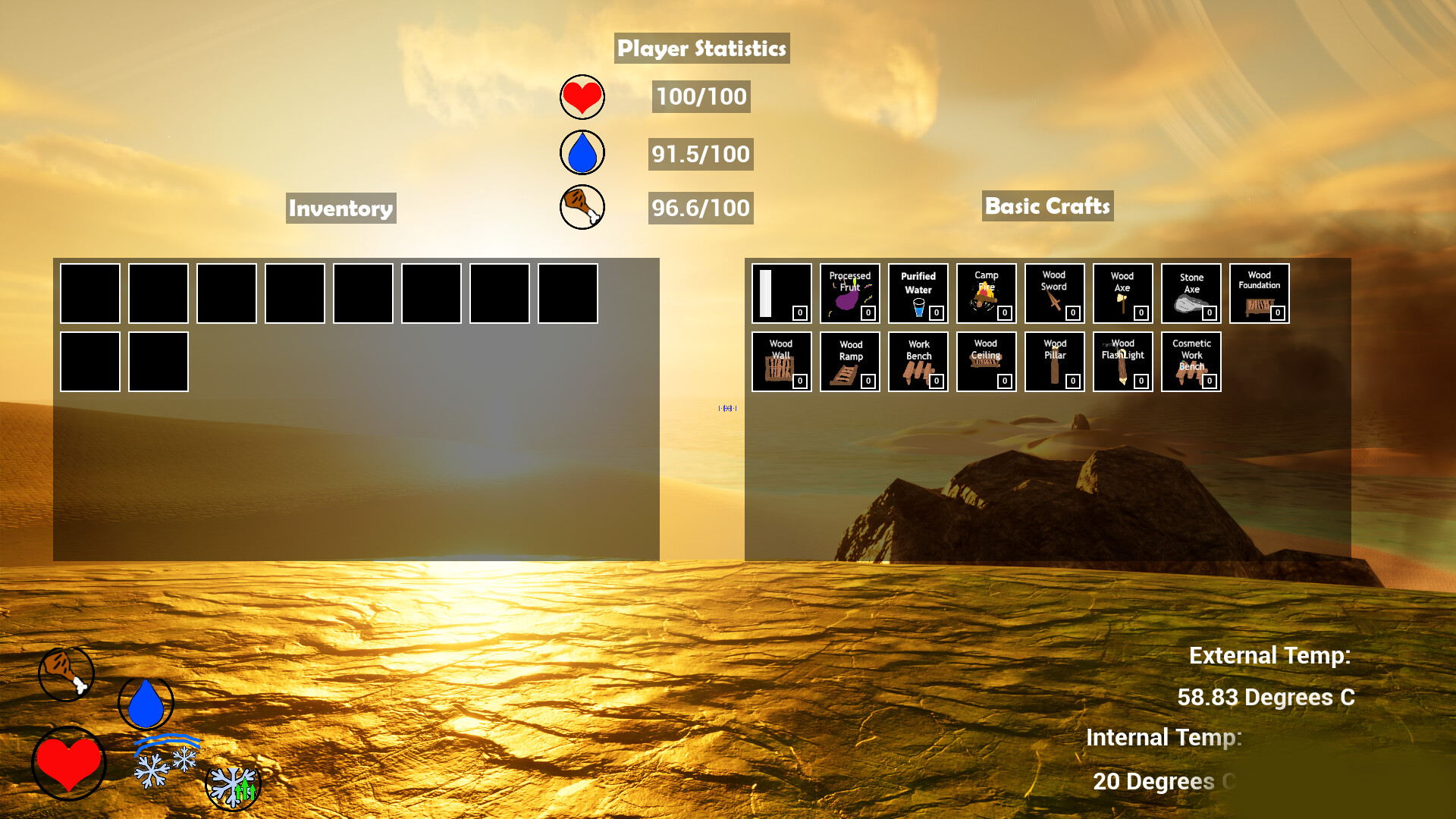Viewport: 1456px width, 819px height.
Task: Click the Inventory panel header
Action: 340,208
